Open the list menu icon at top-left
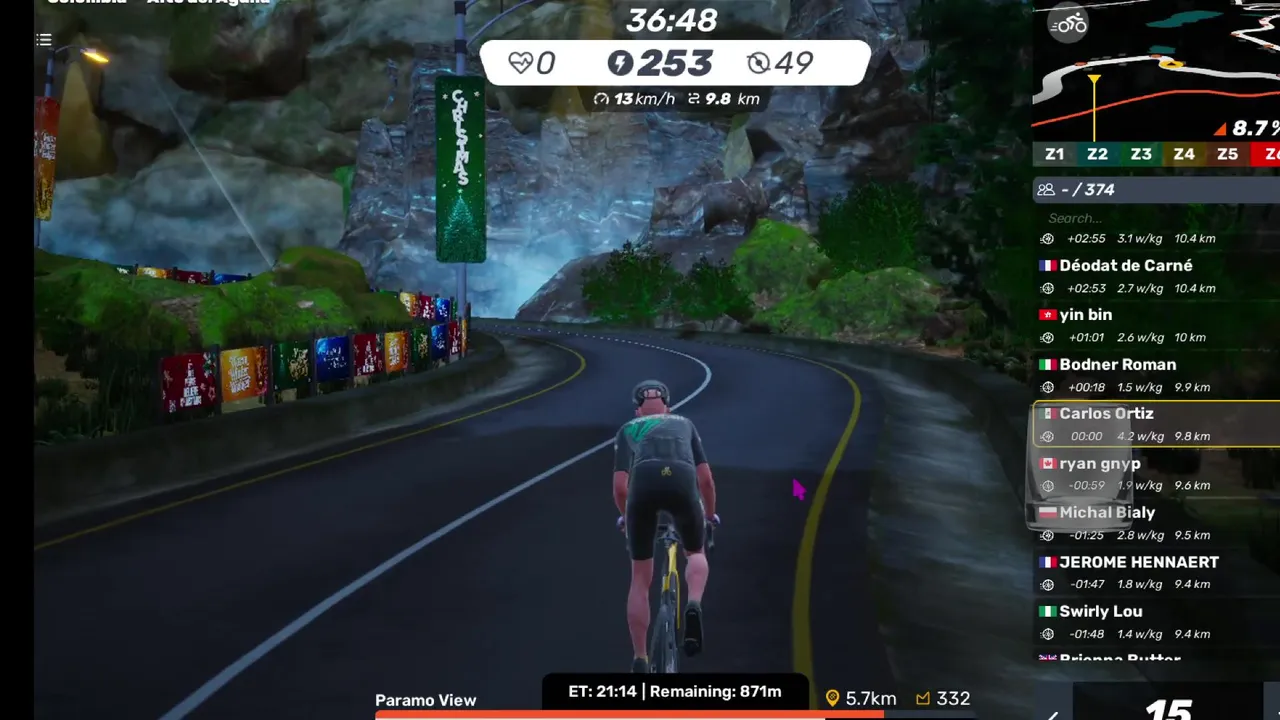 tap(44, 40)
